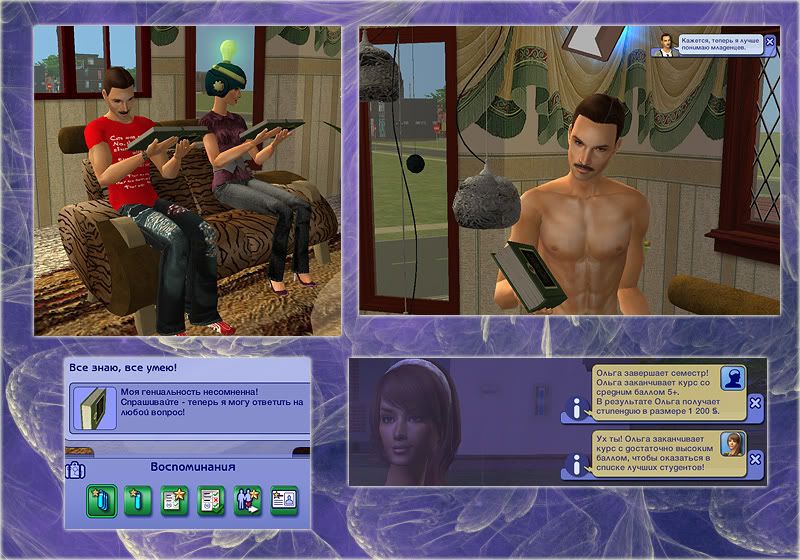Switch to the starred list panel button
The image size is (800, 560).
(173, 500)
